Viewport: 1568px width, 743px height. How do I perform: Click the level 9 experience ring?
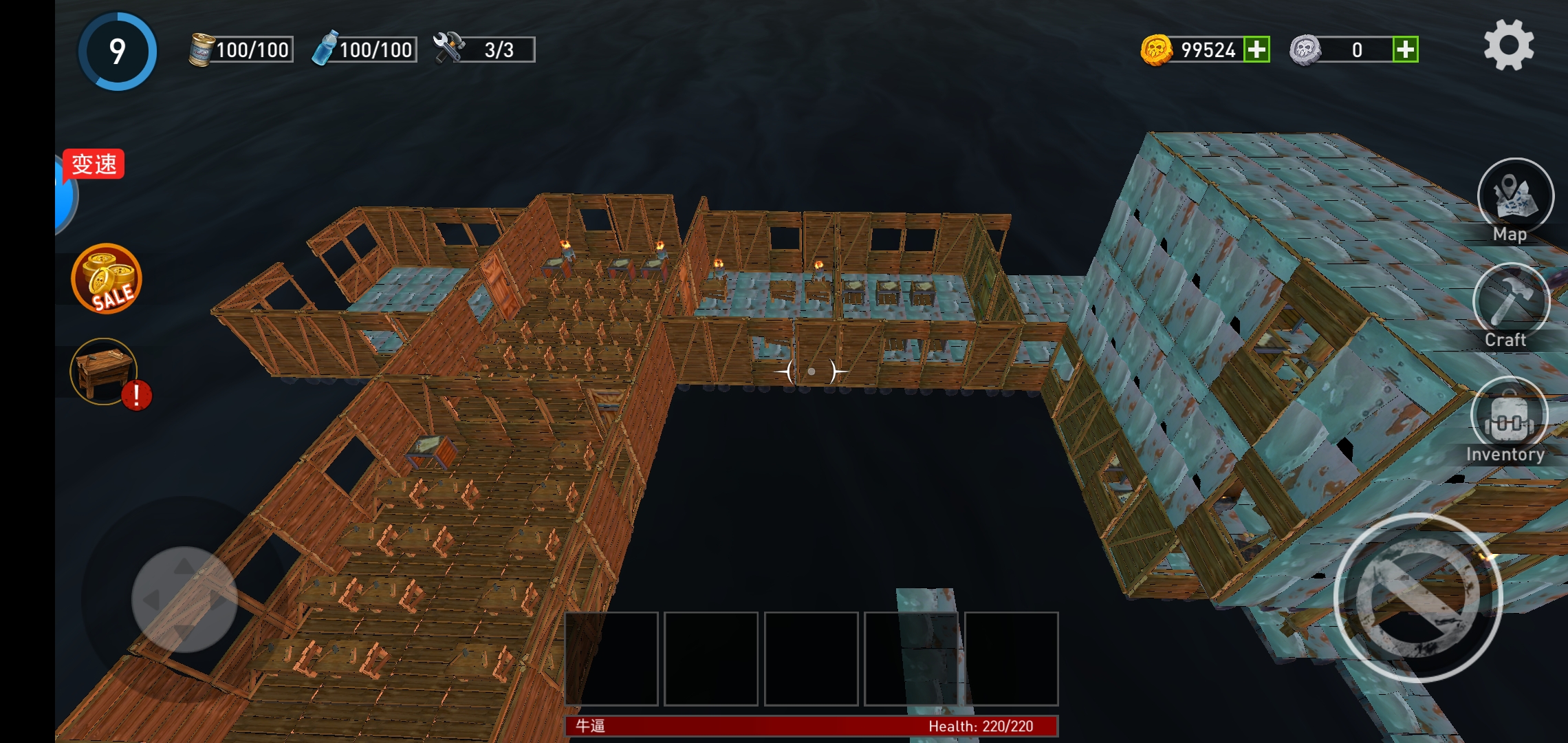click(x=118, y=52)
